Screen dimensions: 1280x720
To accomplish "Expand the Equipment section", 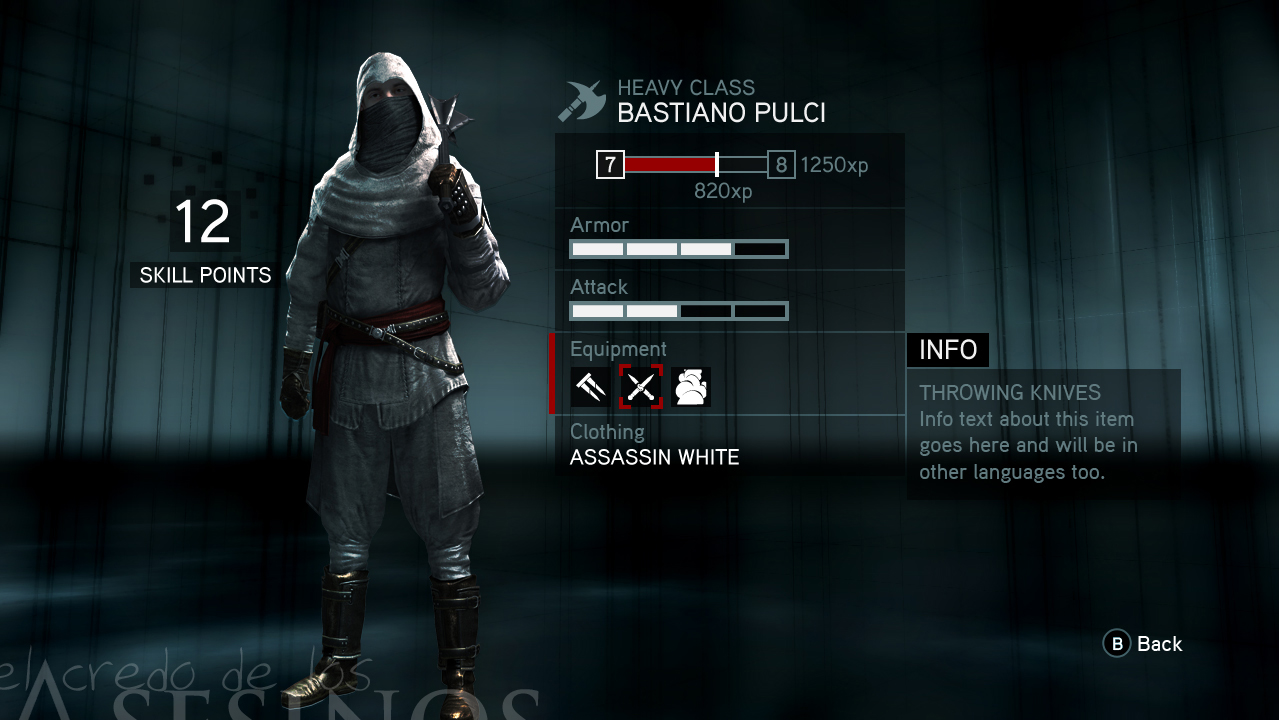I will pos(618,349).
